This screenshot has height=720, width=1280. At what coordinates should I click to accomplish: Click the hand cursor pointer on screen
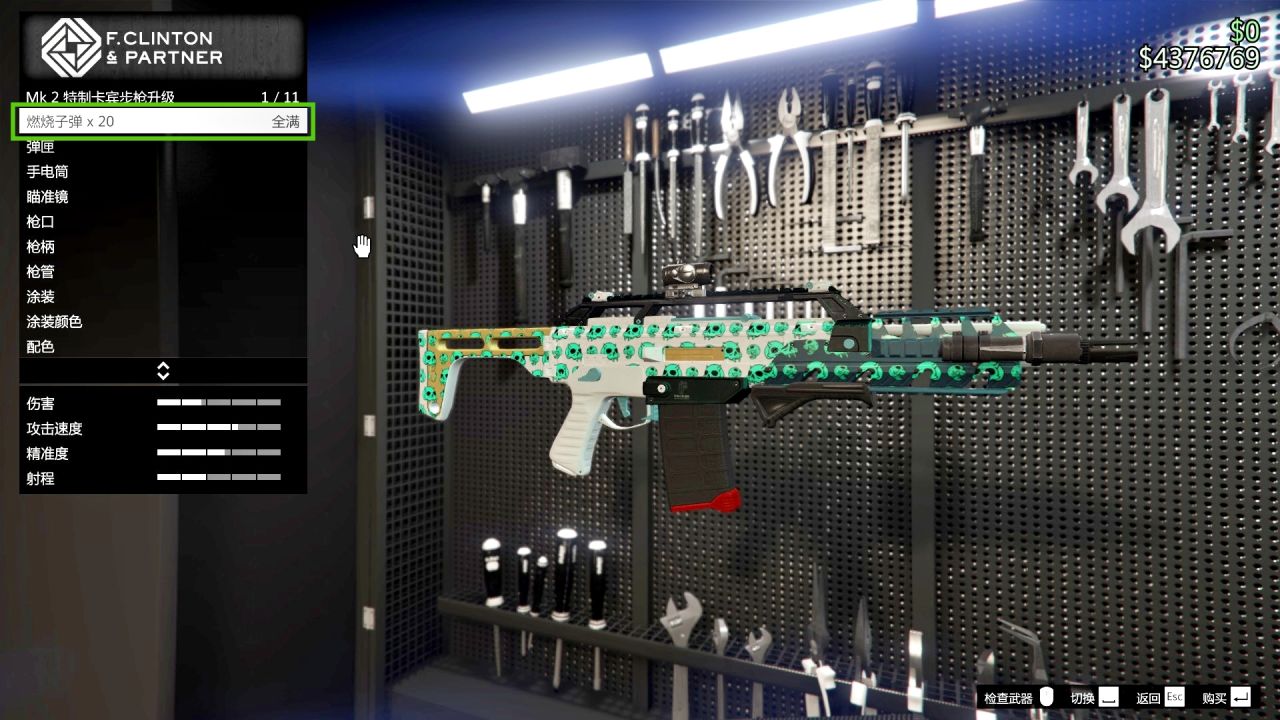point(362,245)
